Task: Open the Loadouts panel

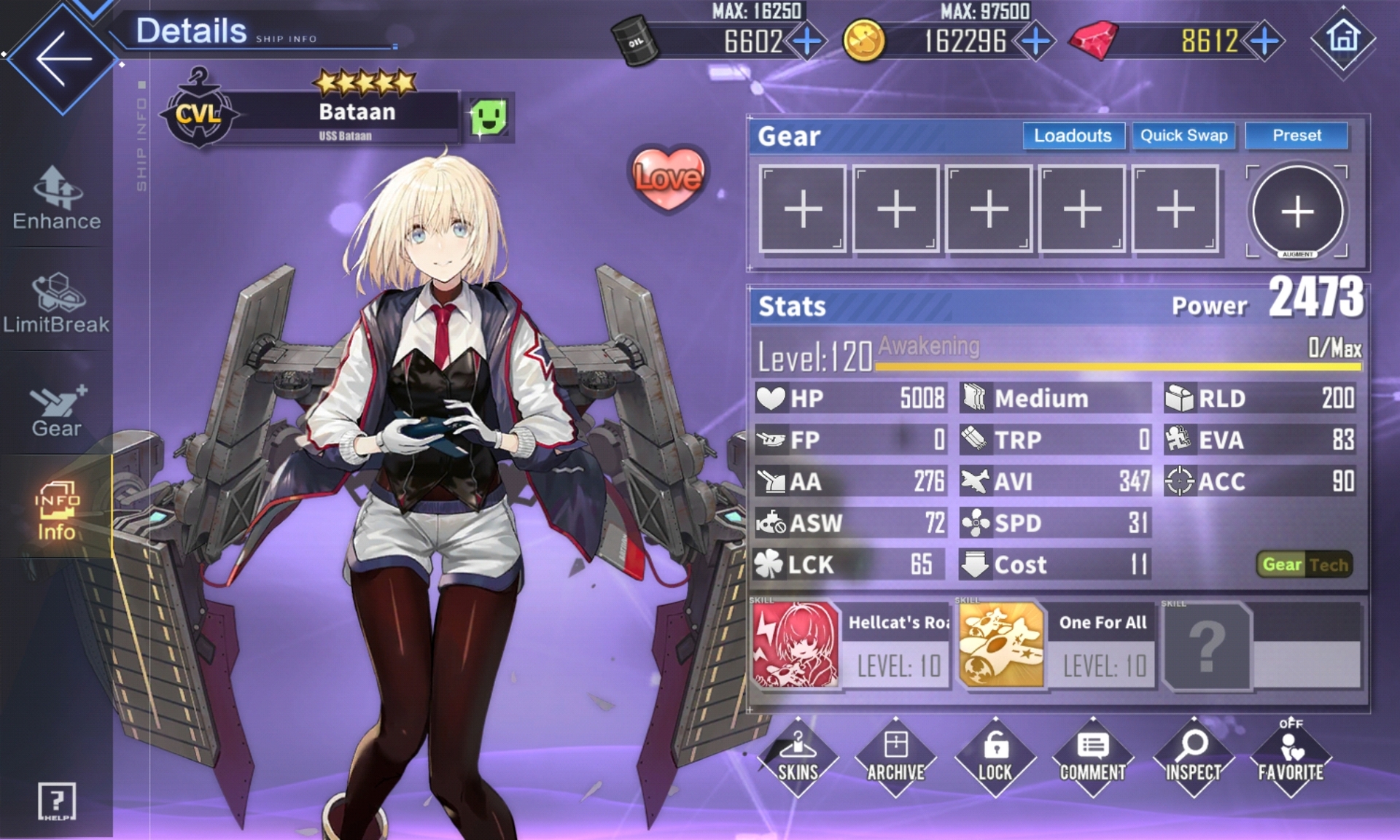Action: click(1073, 136)
